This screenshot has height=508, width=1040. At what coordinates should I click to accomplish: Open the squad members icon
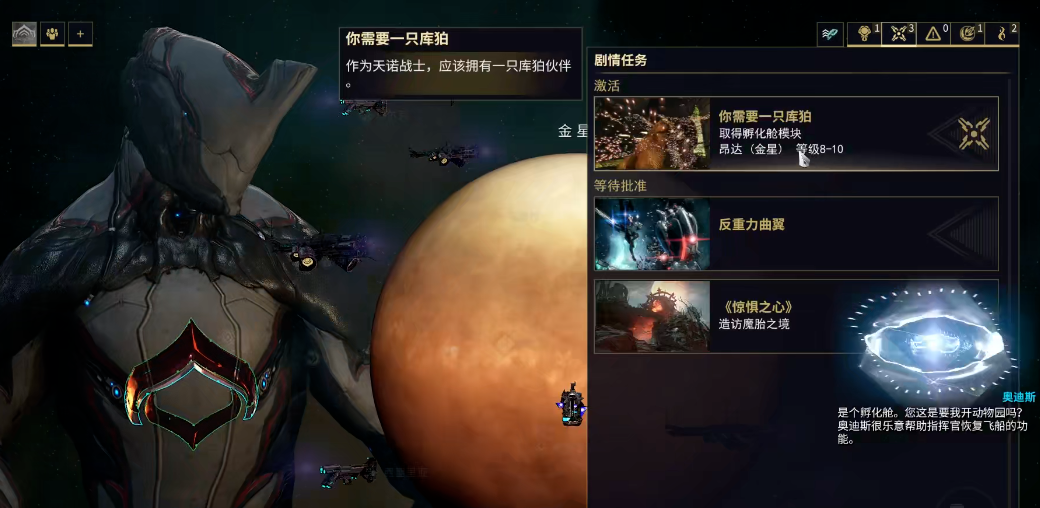click(52, 34)
